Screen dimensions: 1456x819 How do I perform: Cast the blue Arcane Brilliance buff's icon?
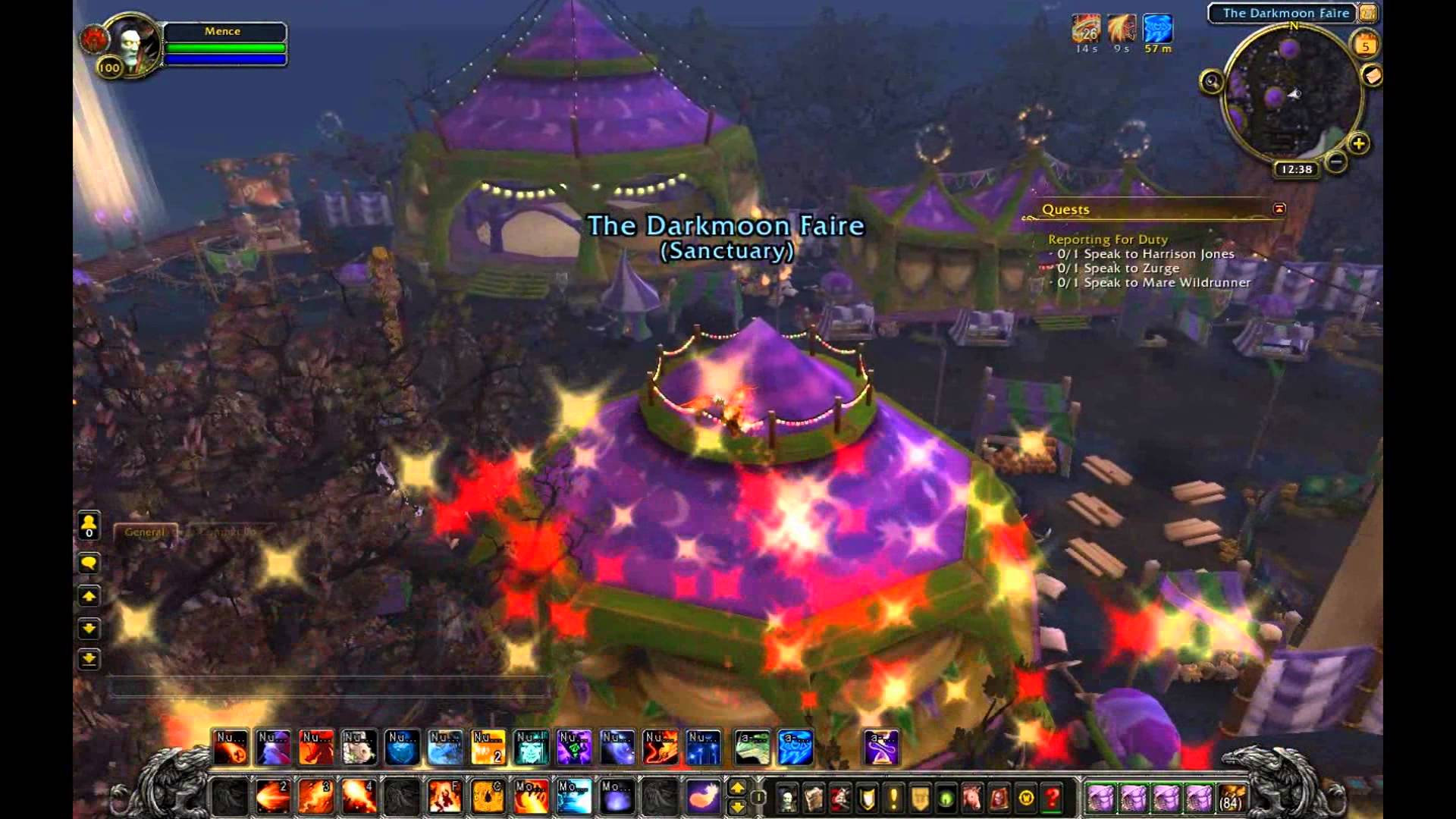coord(1158,30)
